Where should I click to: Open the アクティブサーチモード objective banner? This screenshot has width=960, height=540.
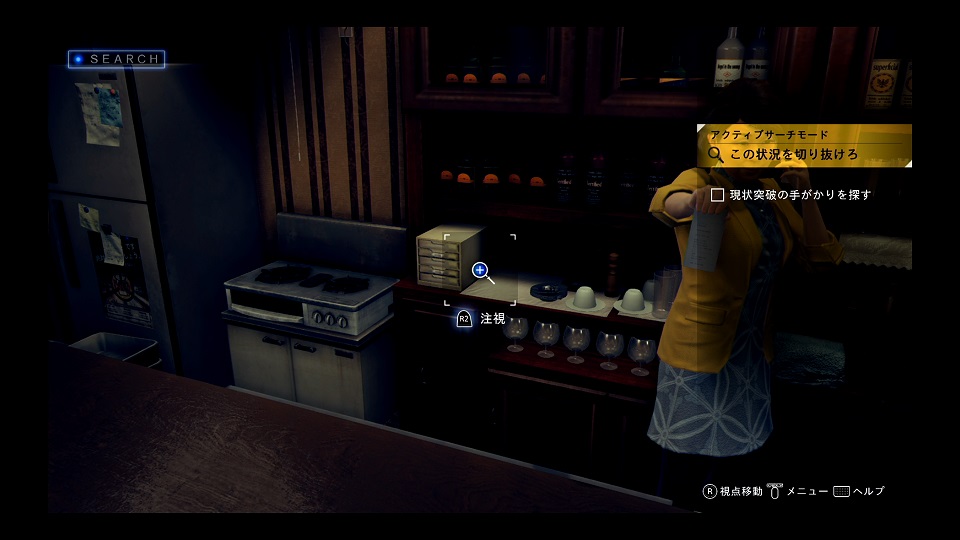[x=803, y=145]
